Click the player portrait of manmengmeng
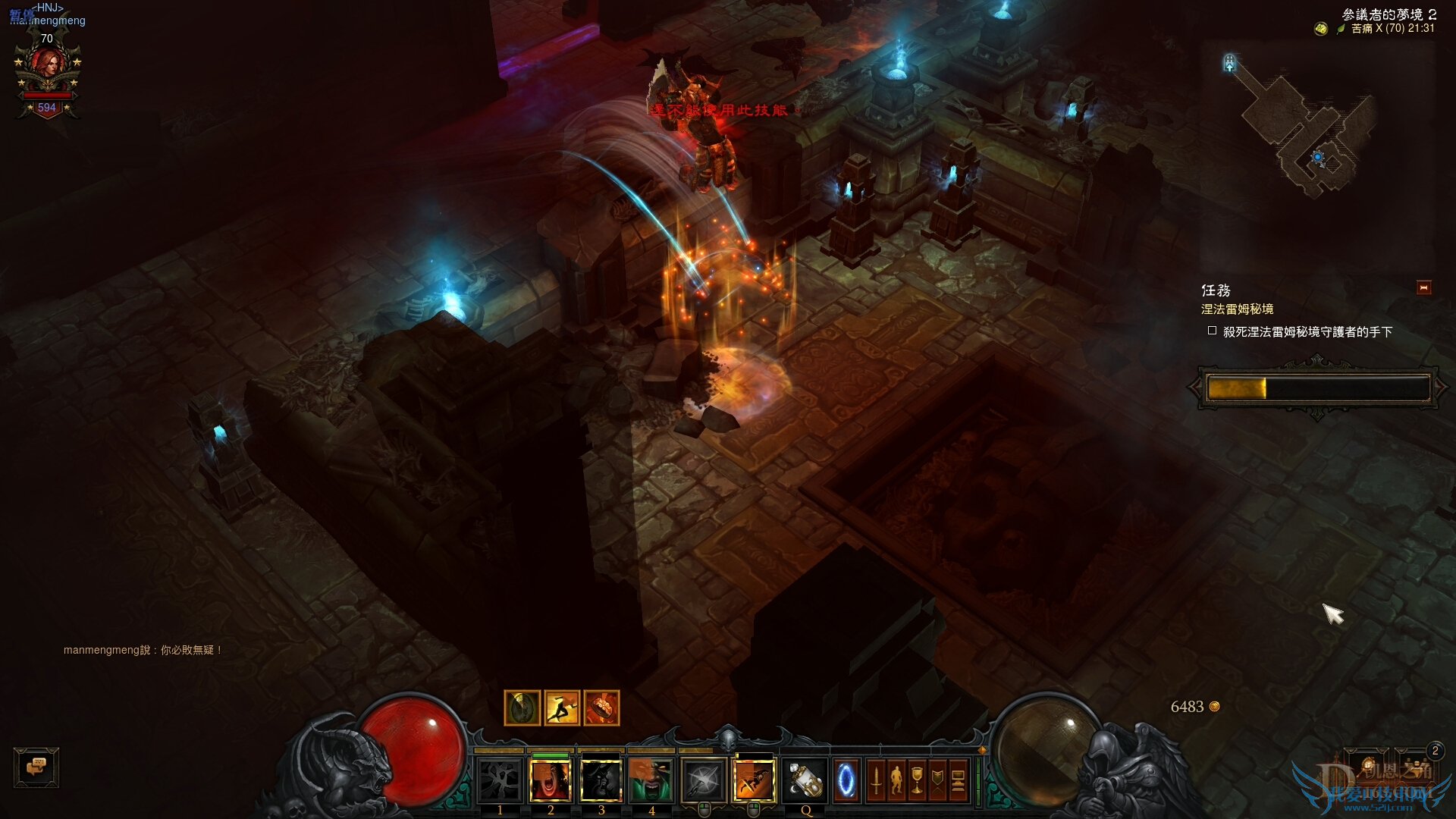This screenshot has height=819, width=1456. pos(48,74)
